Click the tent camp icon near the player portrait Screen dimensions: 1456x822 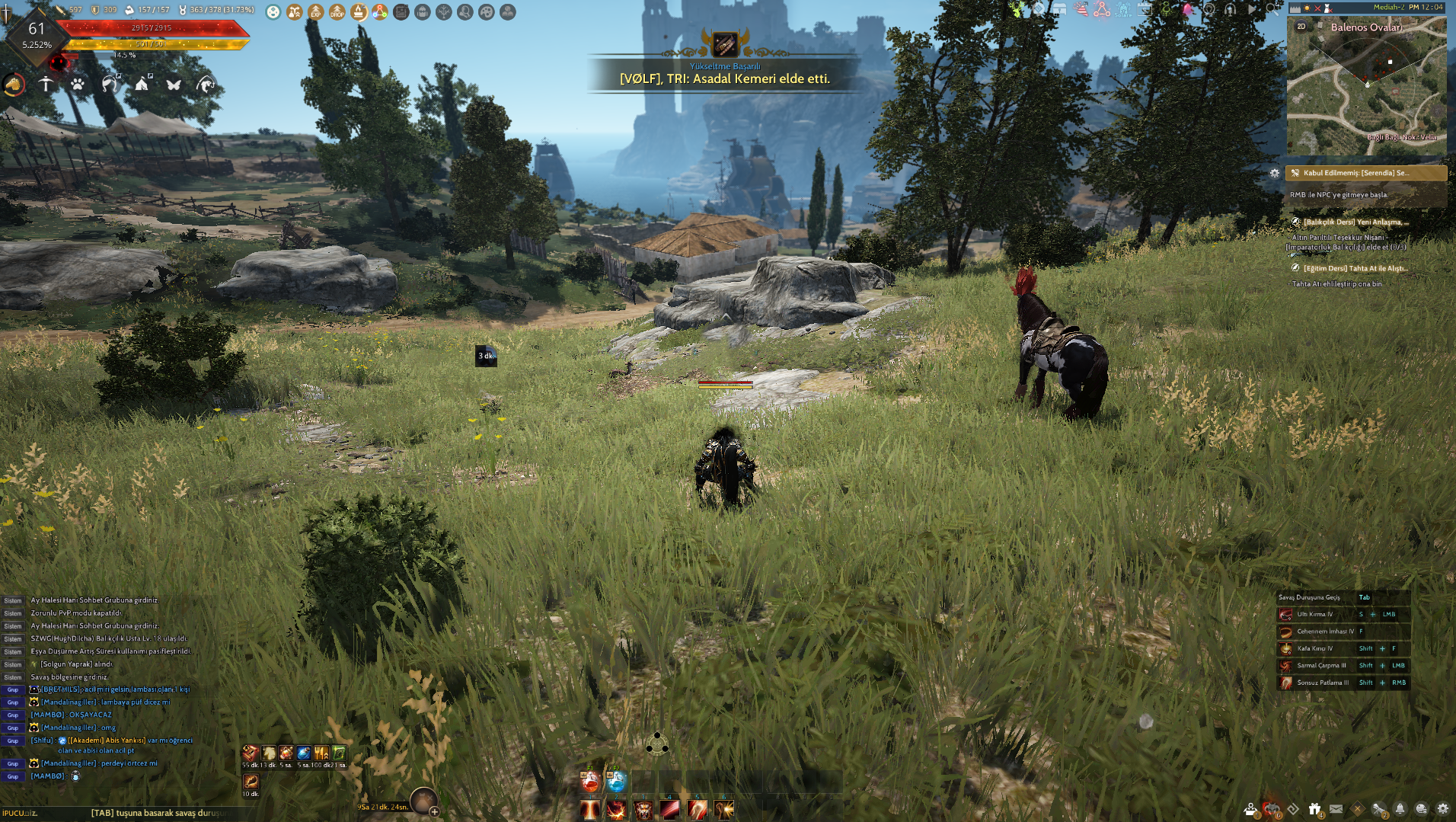coord(142,85)
